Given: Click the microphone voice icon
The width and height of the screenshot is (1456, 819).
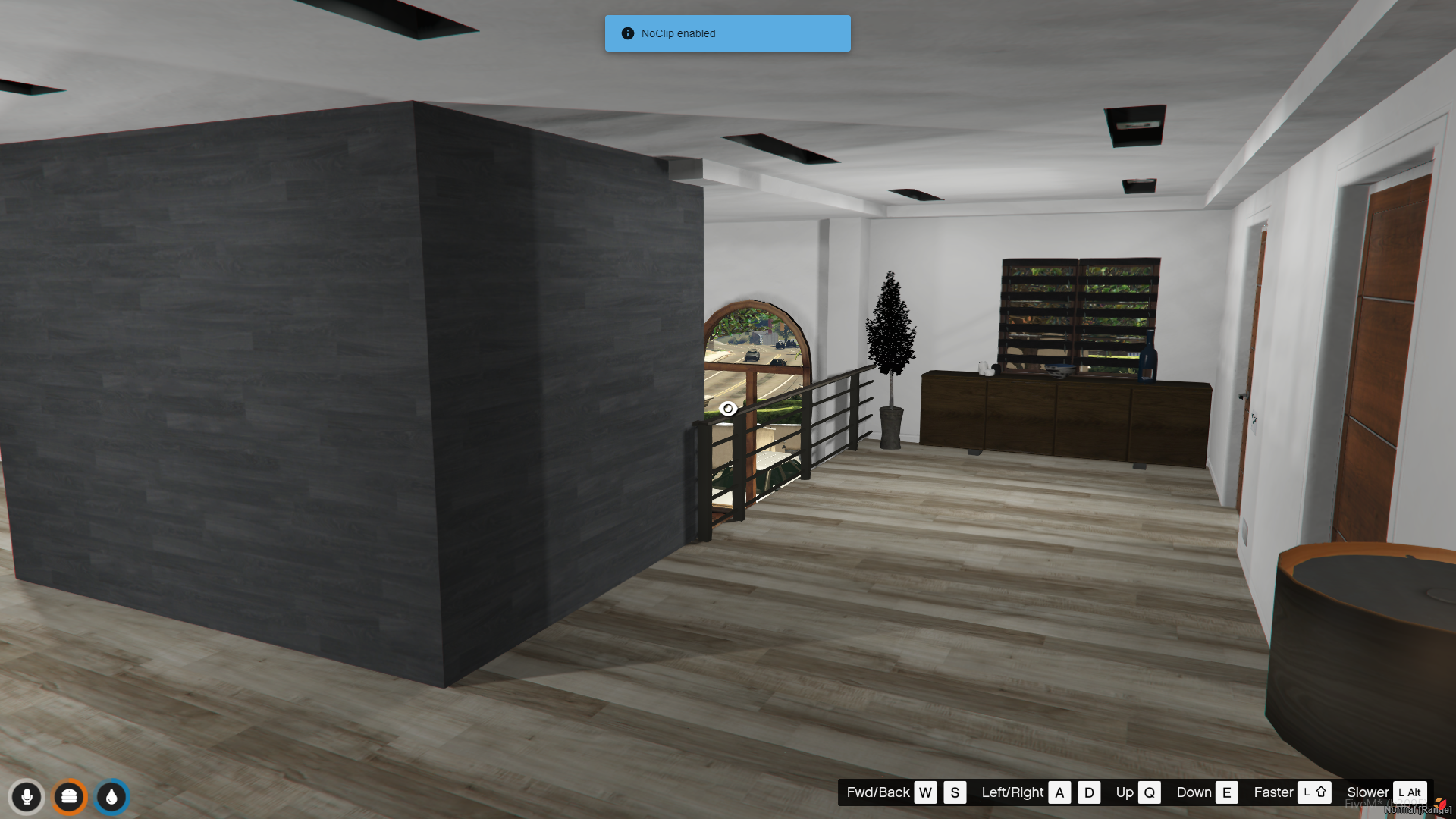Looking at the screenshot, I should (27, 797).
